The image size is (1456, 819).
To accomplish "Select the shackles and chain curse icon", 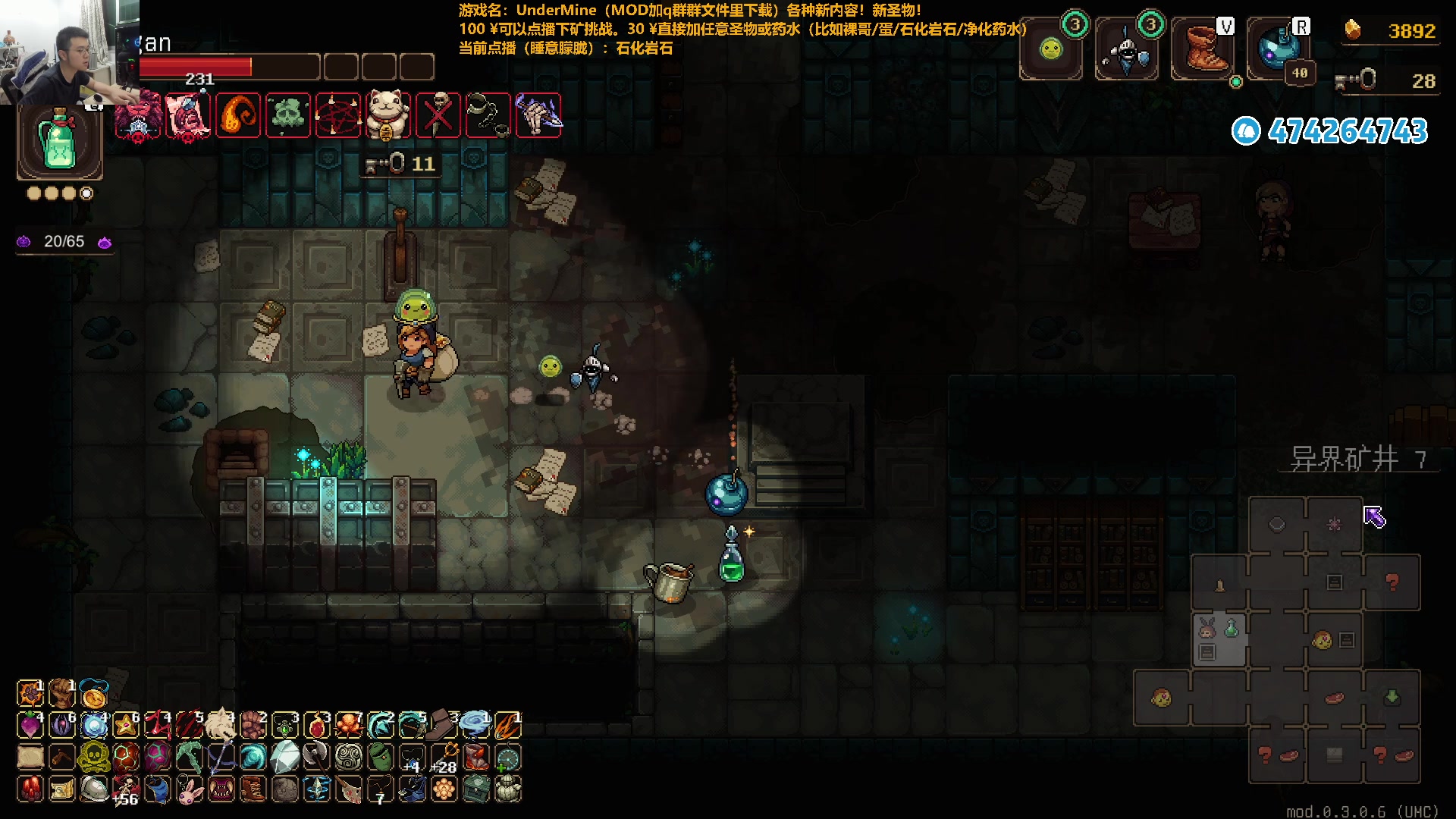I will 488,116.
